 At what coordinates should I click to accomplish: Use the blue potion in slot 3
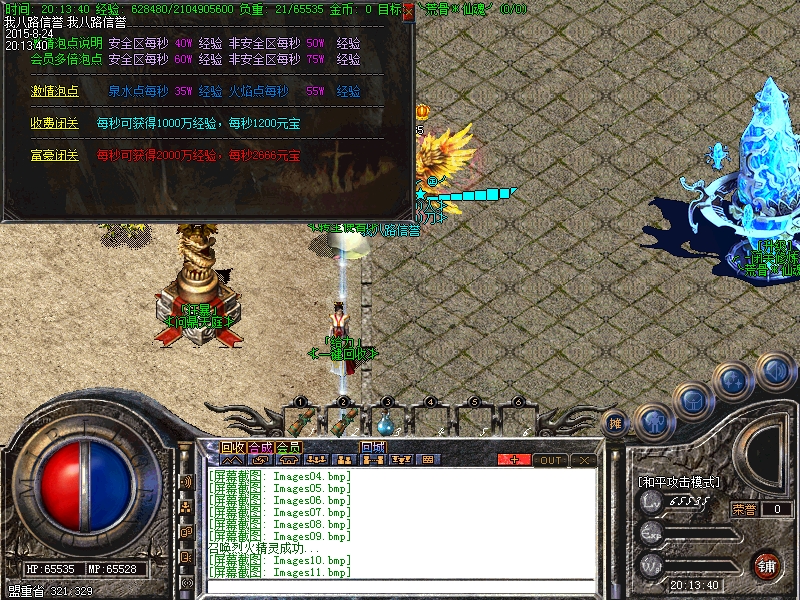pos(386,421)
